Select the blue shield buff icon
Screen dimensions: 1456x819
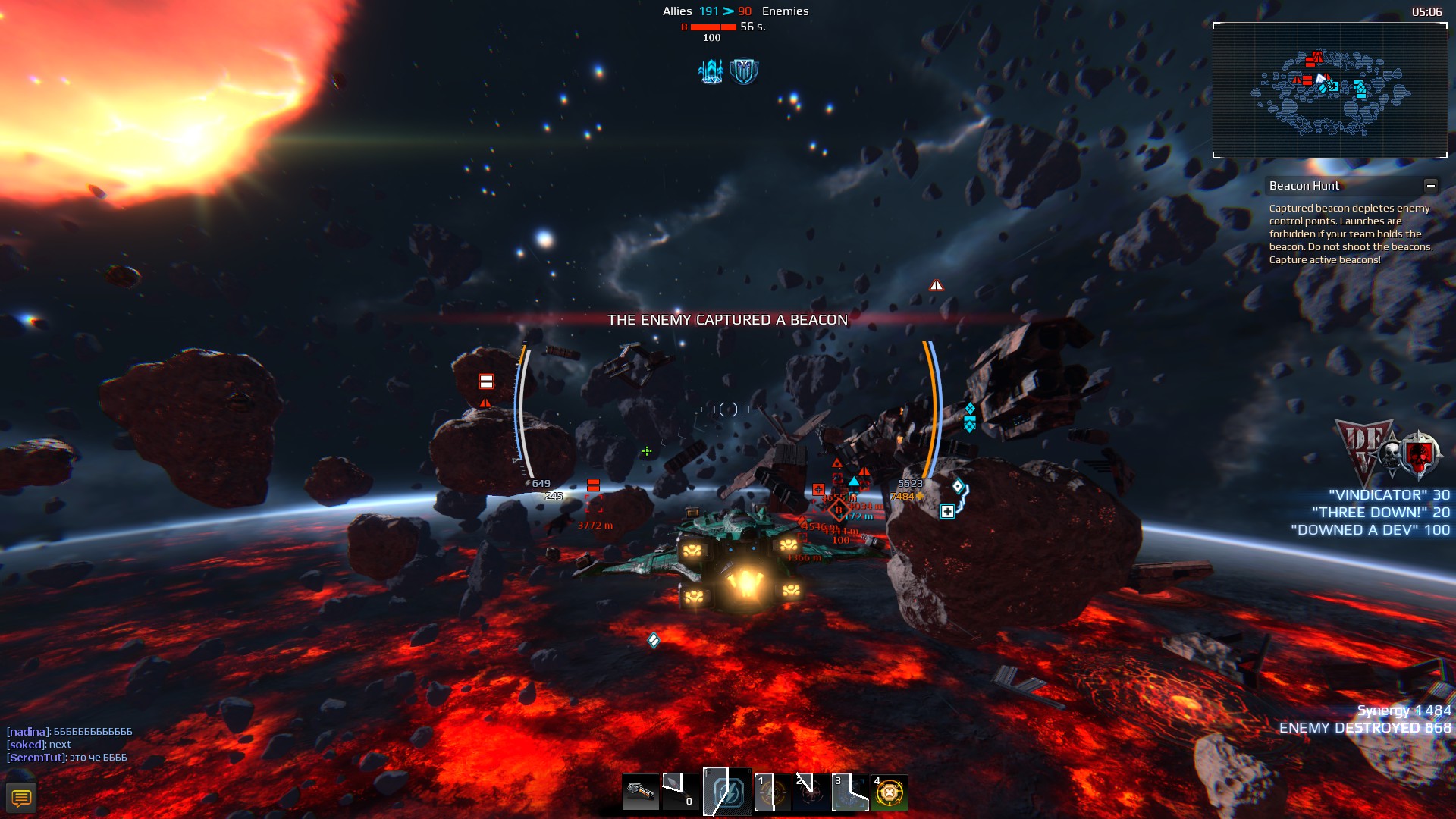744,71
